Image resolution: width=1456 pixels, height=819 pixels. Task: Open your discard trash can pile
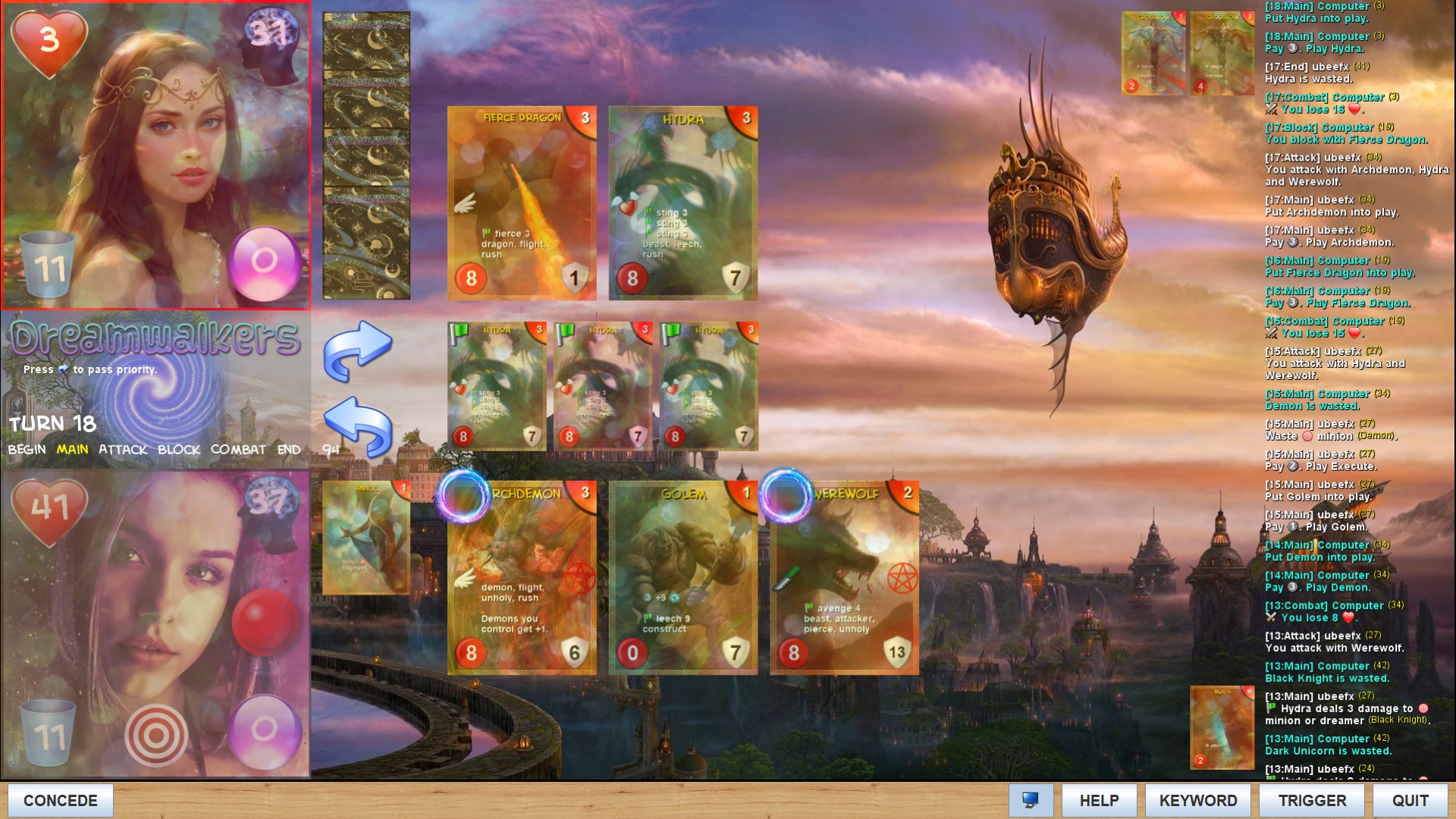[x=48, y=732]
